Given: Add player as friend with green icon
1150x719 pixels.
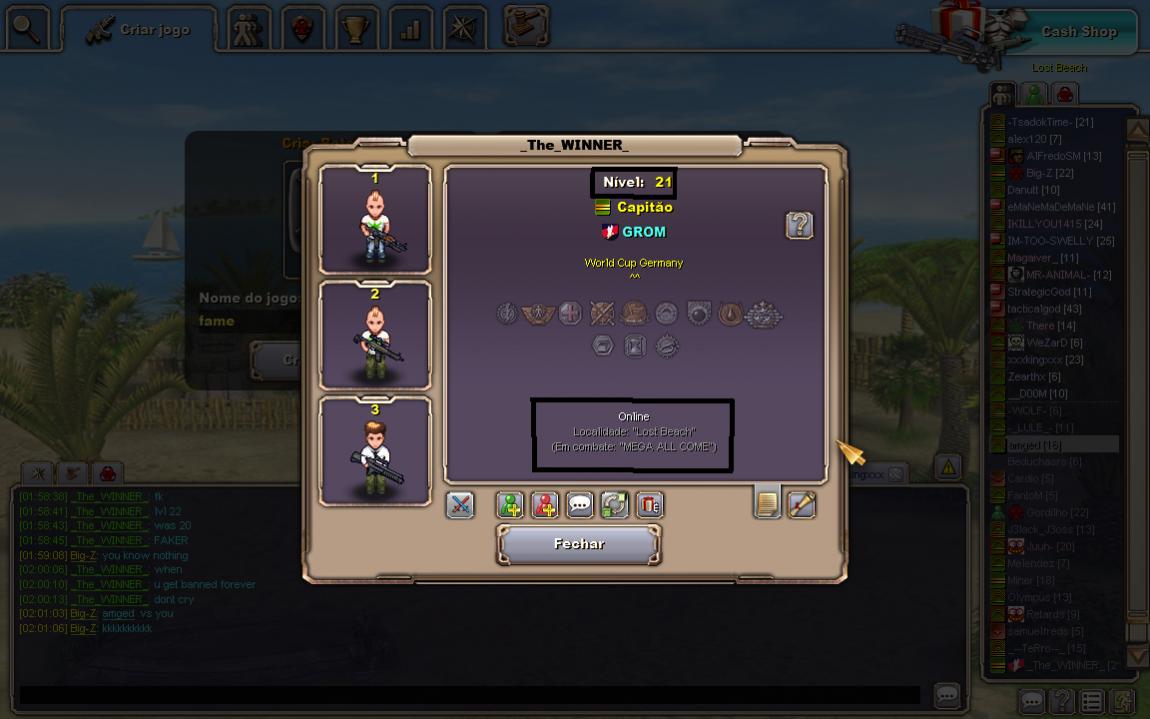Looking at the screenshot, I should (x=510, y=505).
